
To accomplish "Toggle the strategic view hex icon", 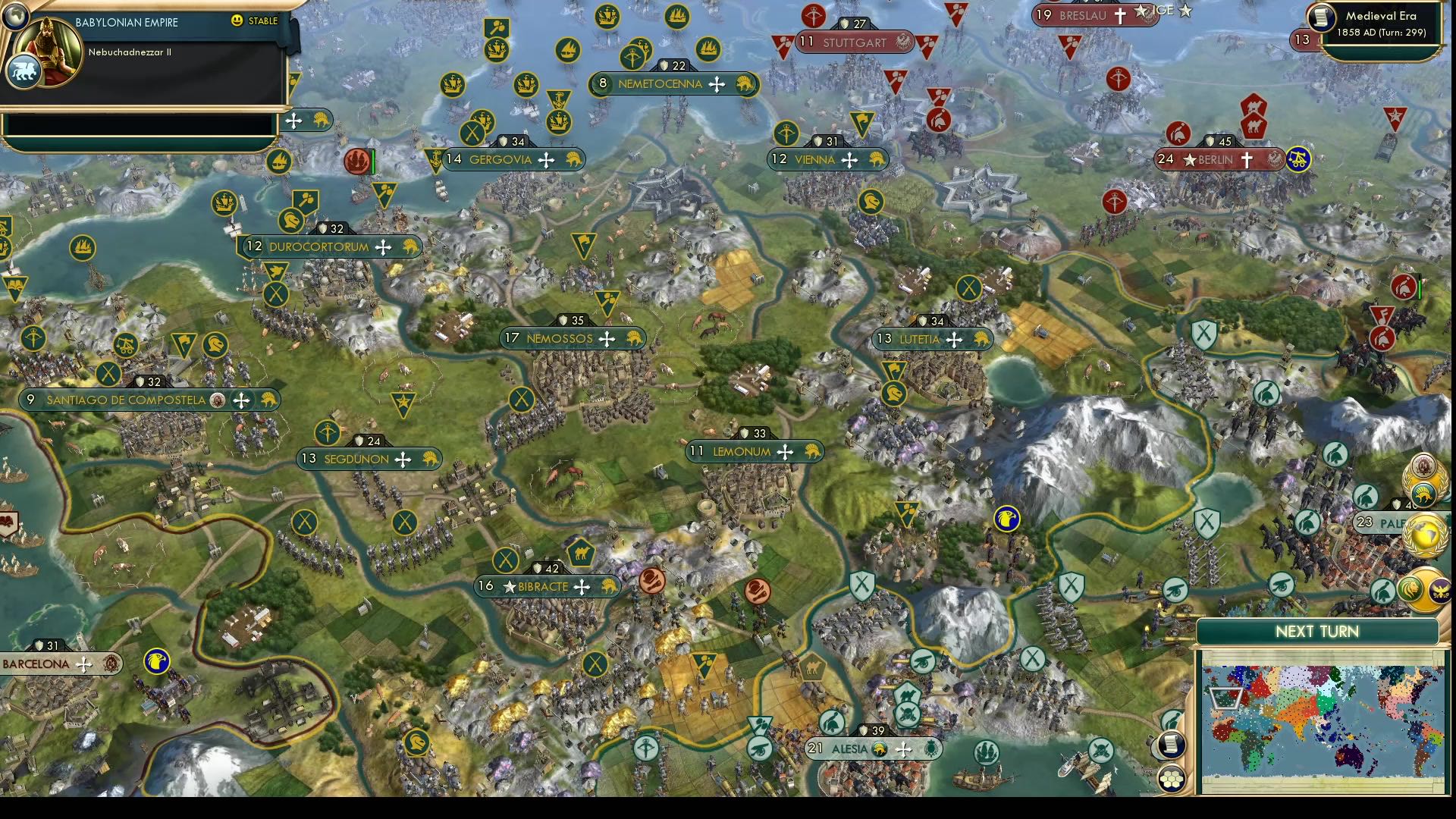I will [x=1171, y=779].
